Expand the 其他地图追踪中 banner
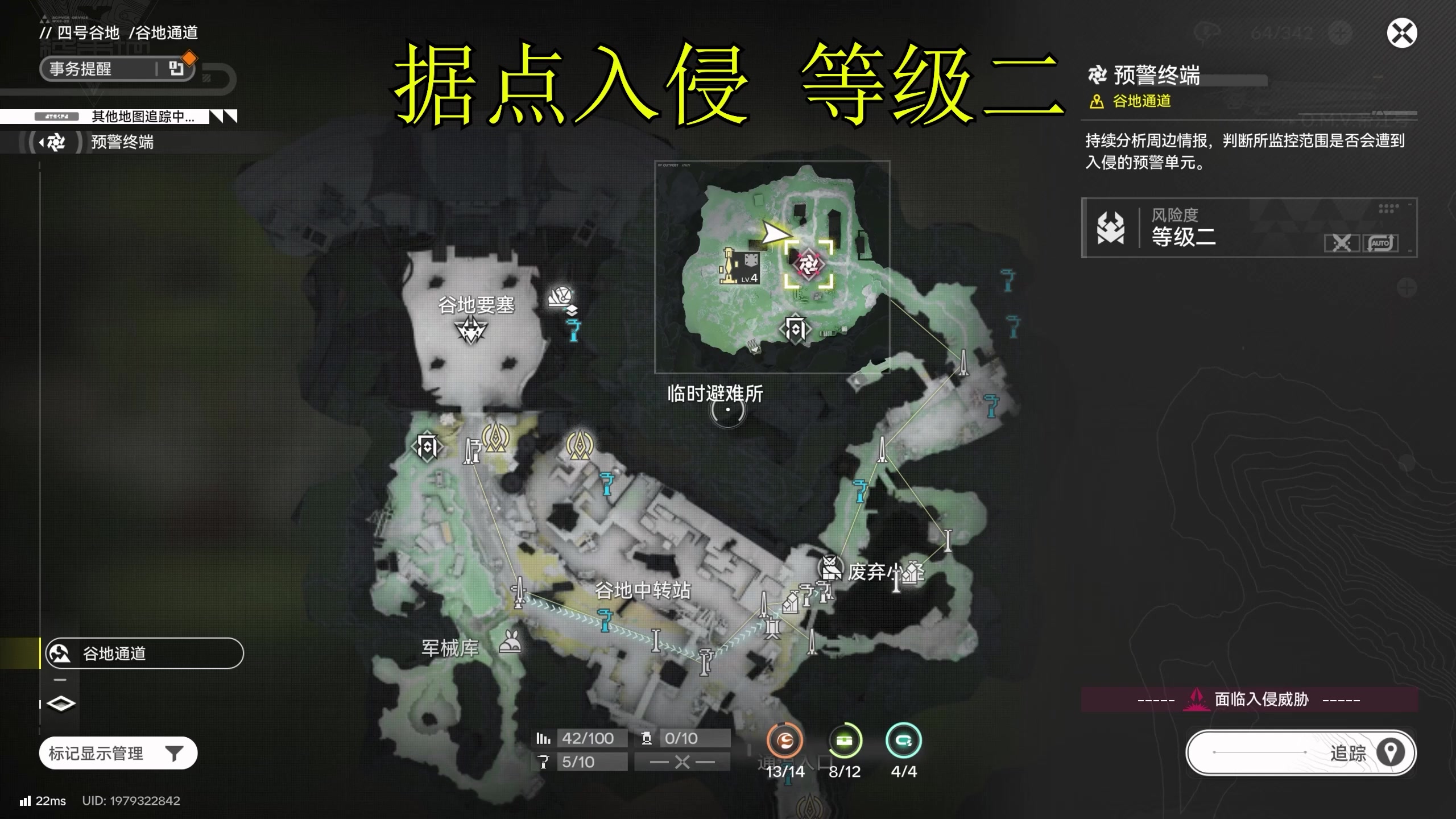 (x=142, y=117)
